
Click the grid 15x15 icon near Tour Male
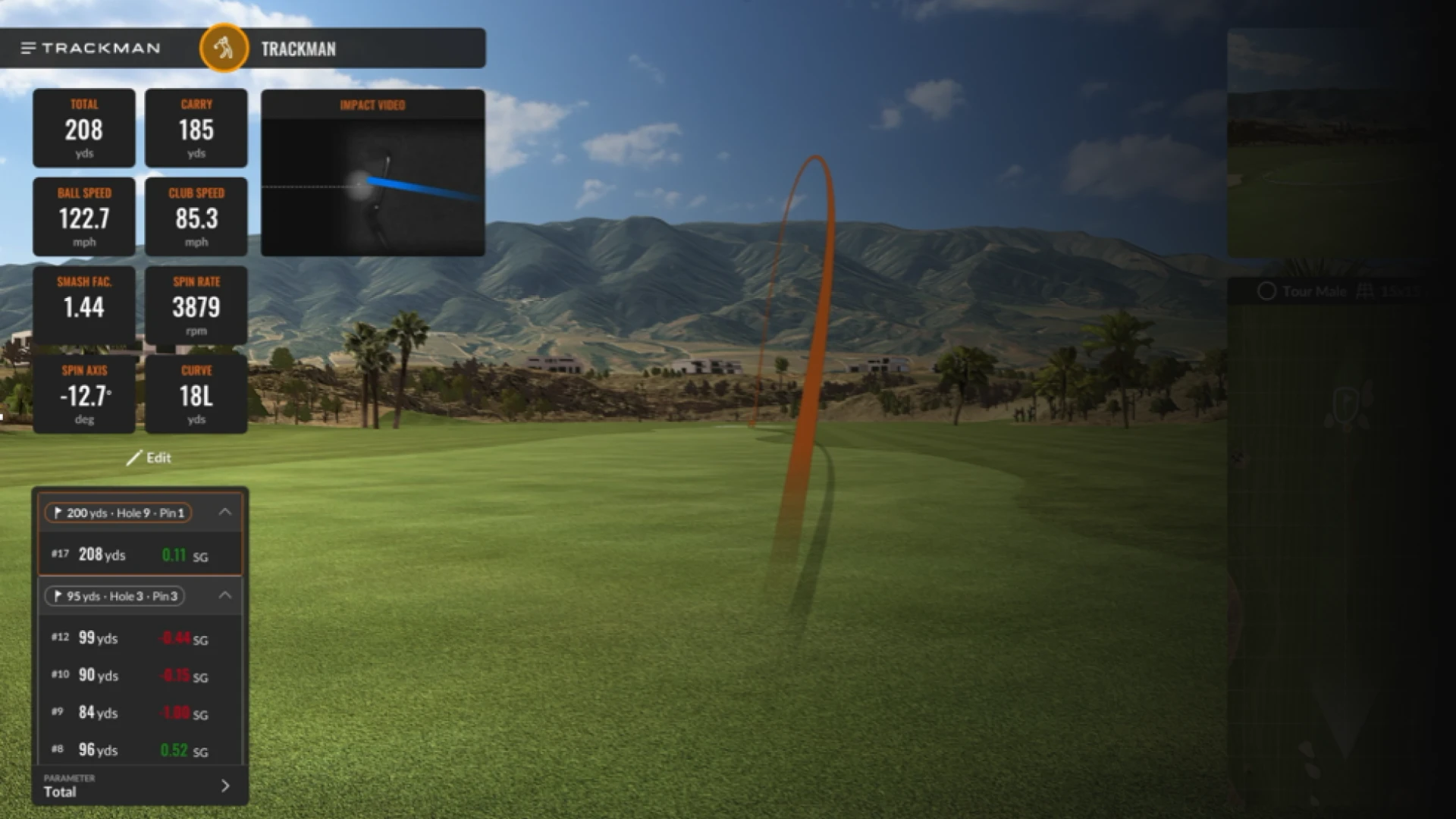(1365, 291)
